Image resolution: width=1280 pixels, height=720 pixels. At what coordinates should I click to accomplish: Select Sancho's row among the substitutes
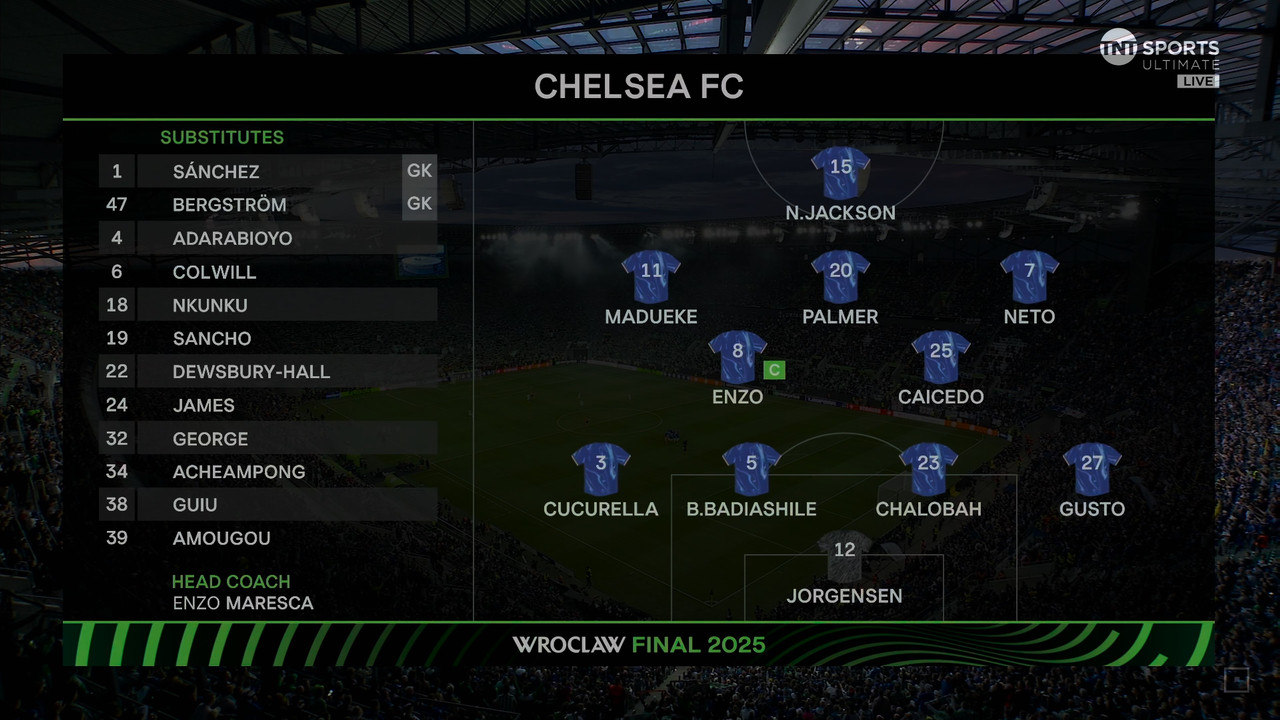pyautogui.click(x=212, y=338)
